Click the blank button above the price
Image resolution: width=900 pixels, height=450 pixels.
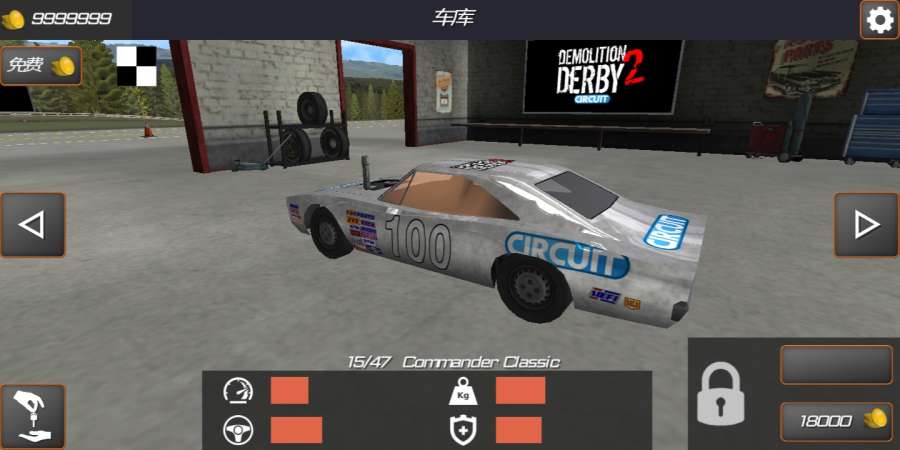(836, 365)
